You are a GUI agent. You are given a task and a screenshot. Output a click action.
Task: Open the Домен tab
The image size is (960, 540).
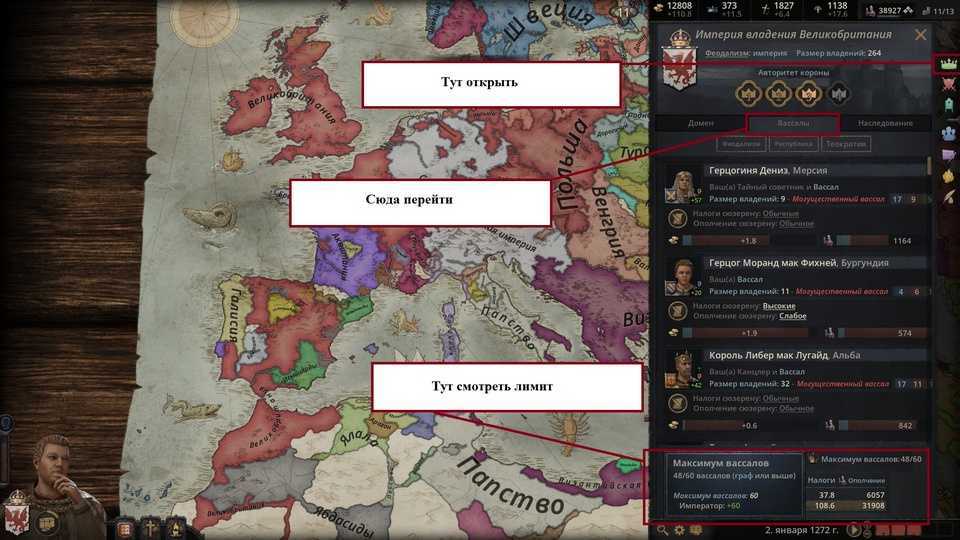(x=701, y=123)
